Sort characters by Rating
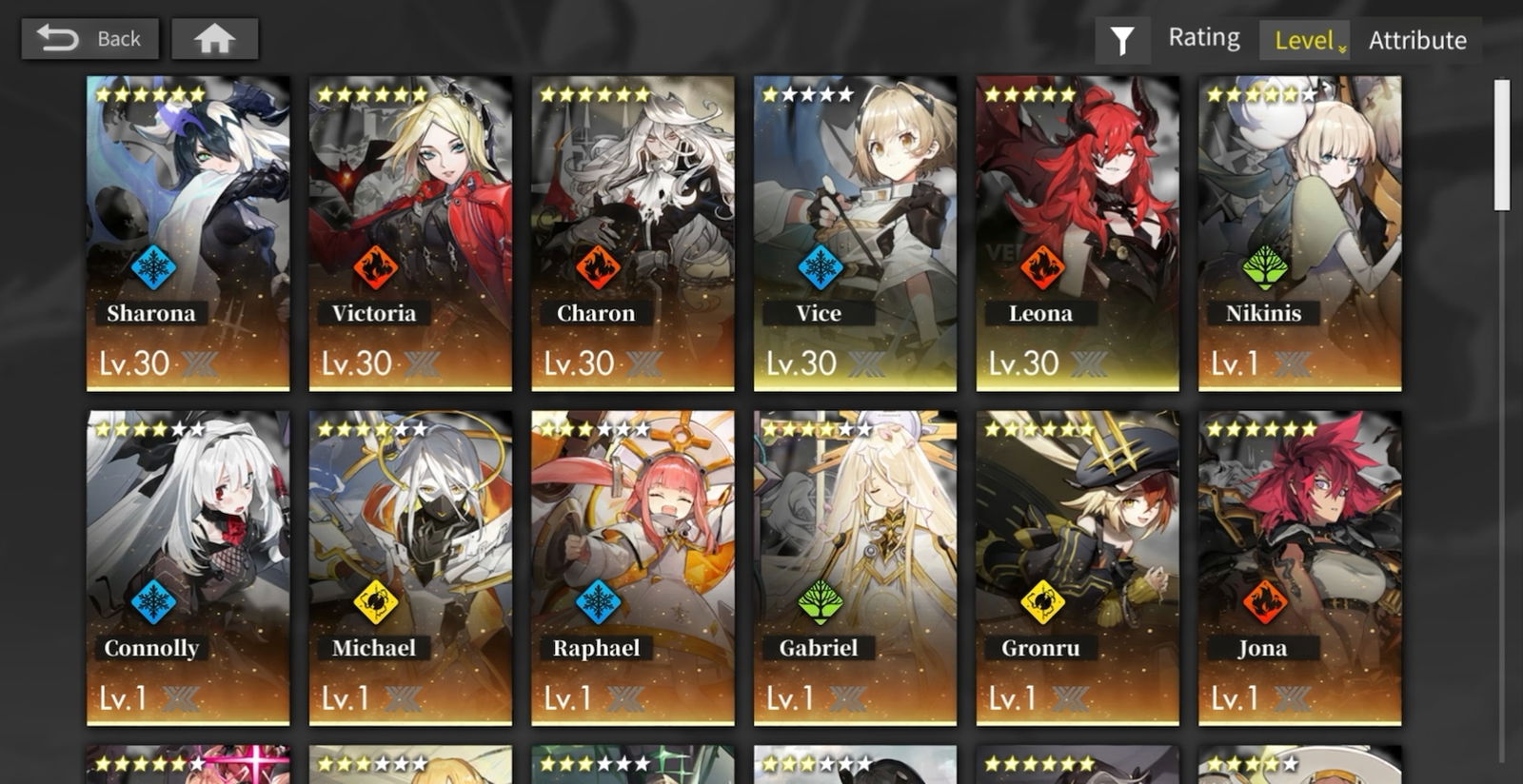The width and height of the screenshot is (1523, 784). click(x=1204, y=38)
